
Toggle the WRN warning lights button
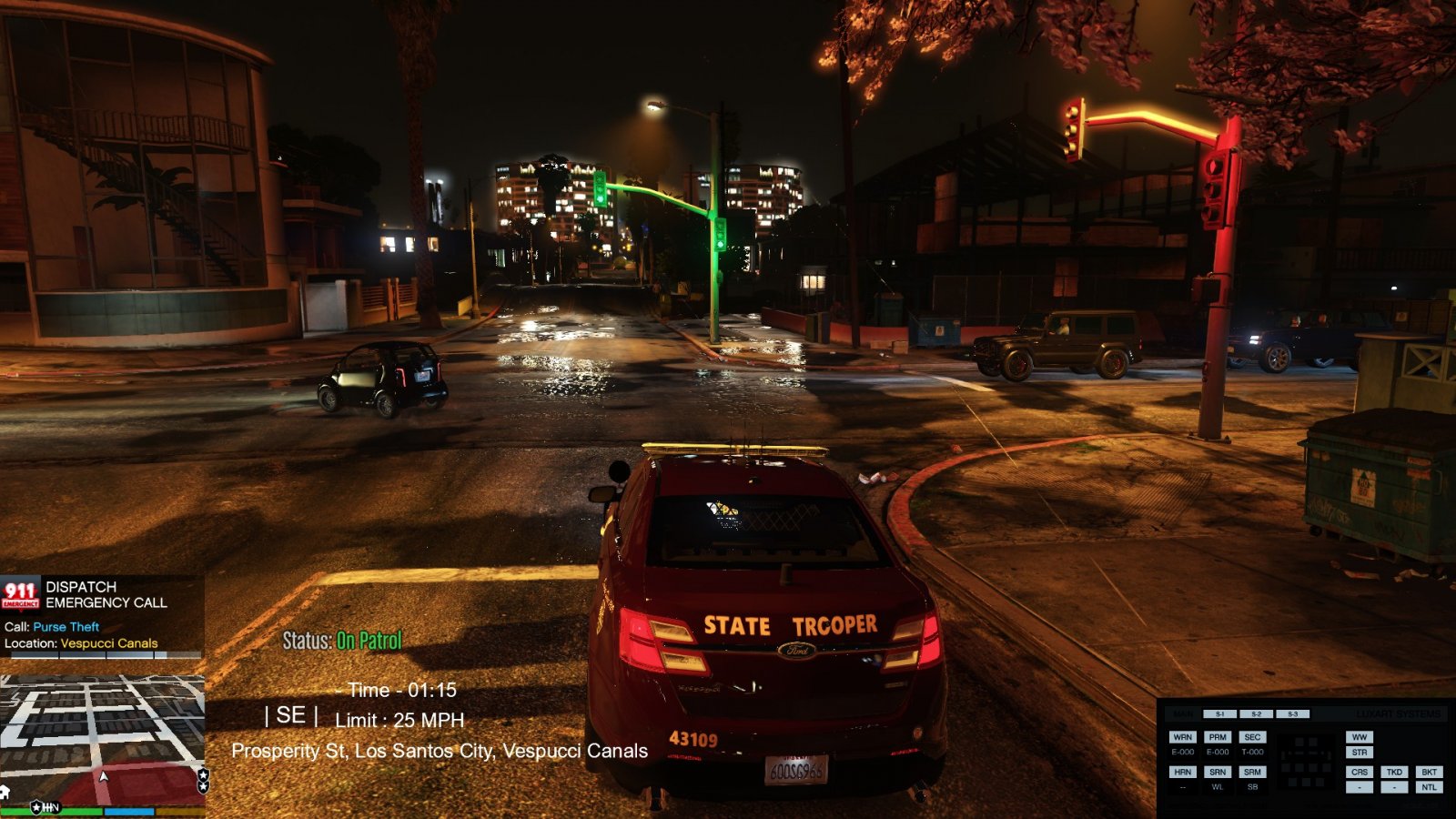[x=1182, y=737]
